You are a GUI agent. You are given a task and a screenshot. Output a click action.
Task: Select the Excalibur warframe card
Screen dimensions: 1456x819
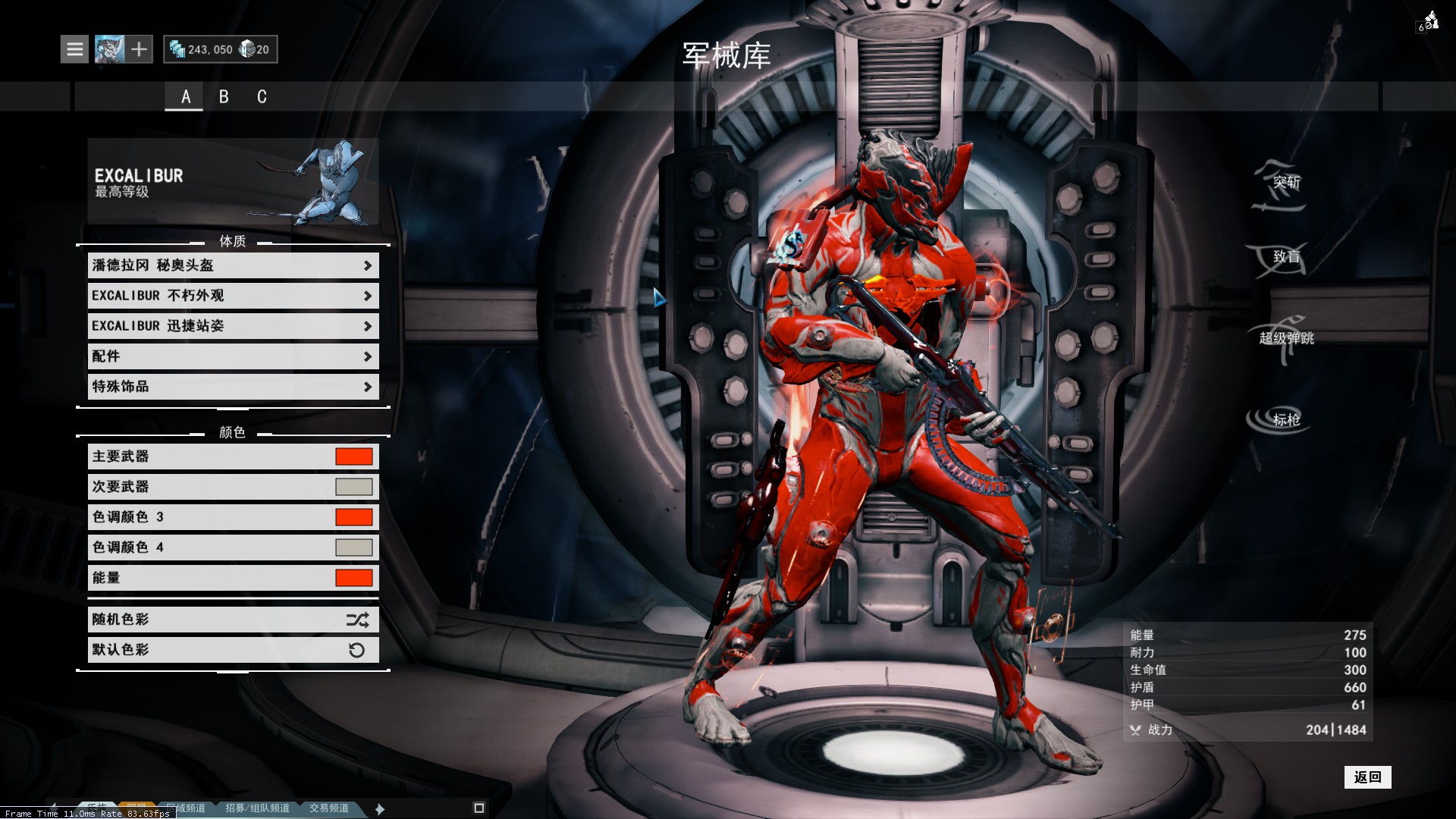click(x=233, y=181)
